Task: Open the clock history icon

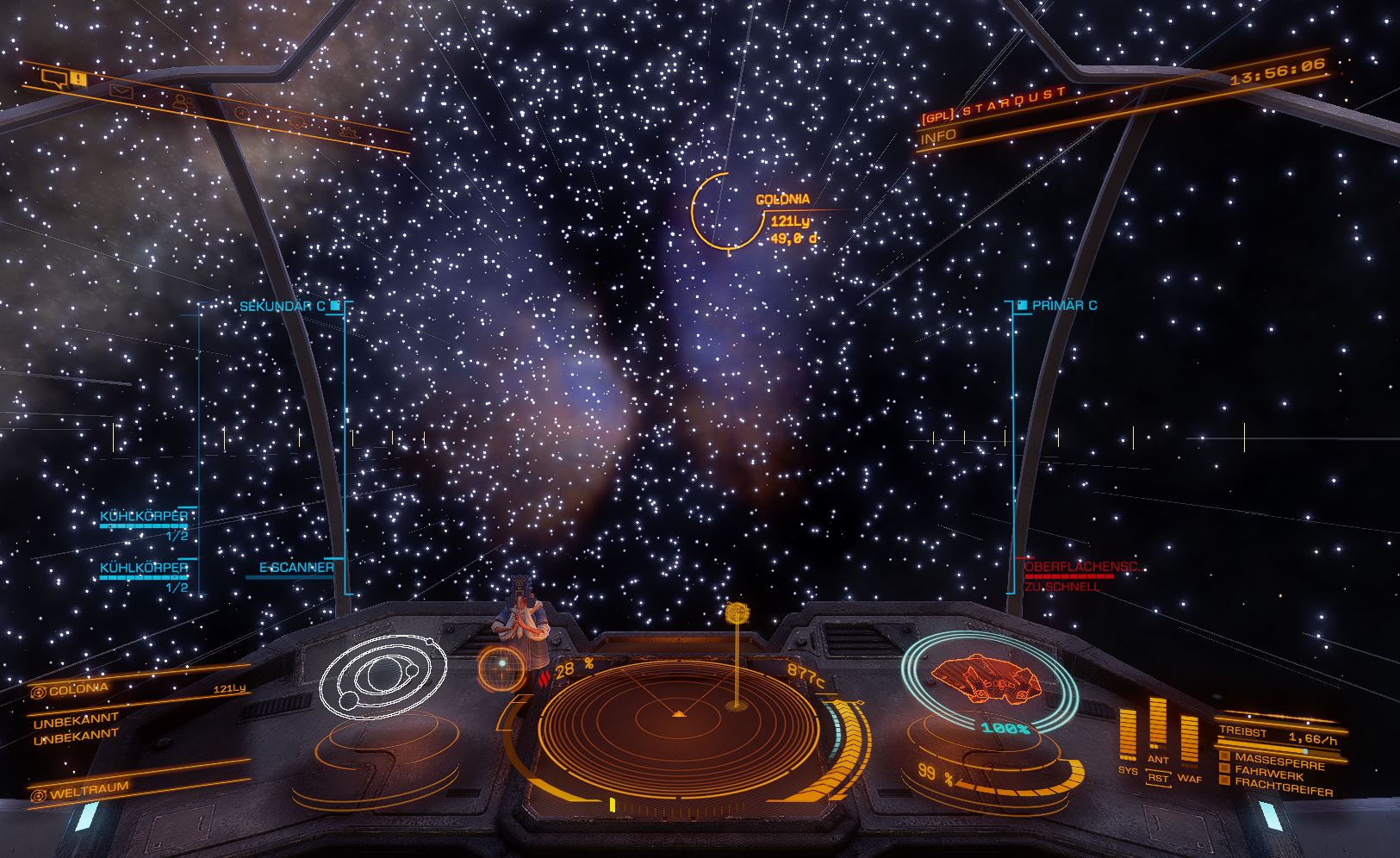Action: click(242, 112)
